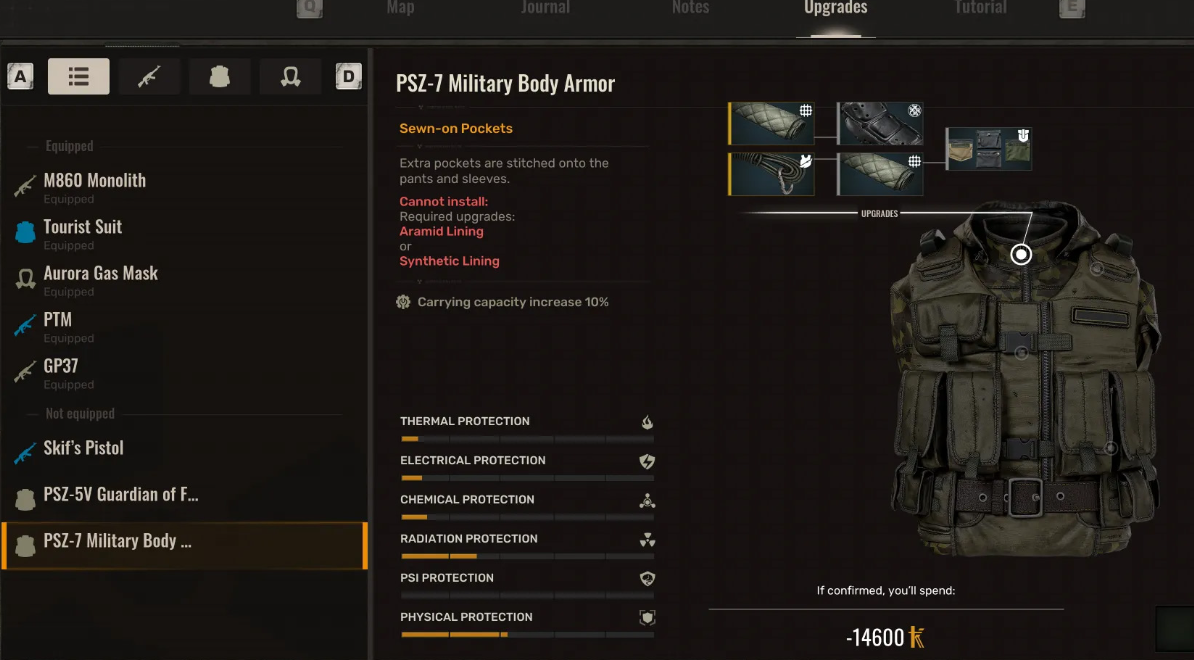Switch to the Map tab
Screen dimensions: 1194x660
pyautogui.click(x=400, y=8)
